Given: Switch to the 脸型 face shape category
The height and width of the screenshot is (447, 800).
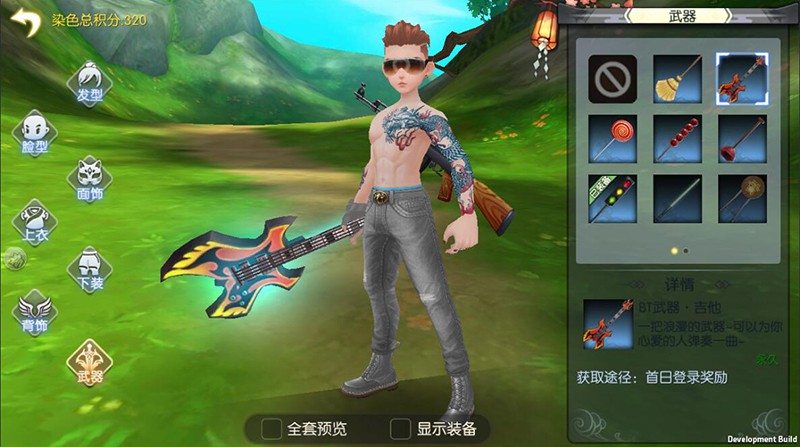Looking at the screenshot, I should pyautogui.click(x=34, y=133).
